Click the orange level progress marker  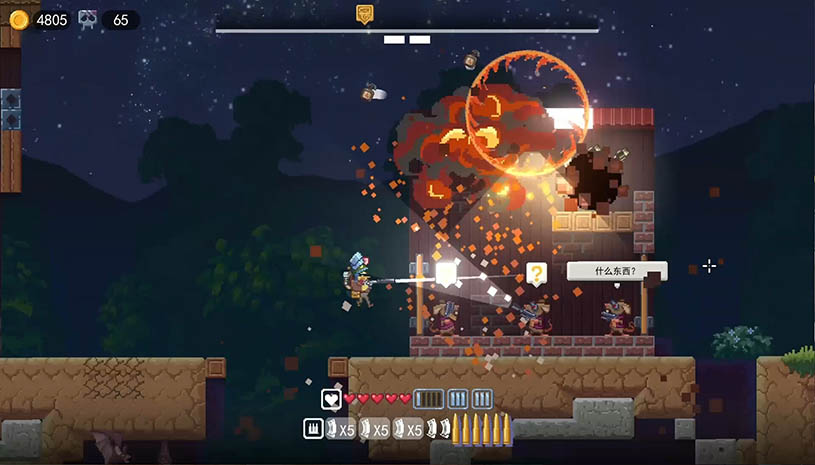pyautogui.click(x=364, y=14)
